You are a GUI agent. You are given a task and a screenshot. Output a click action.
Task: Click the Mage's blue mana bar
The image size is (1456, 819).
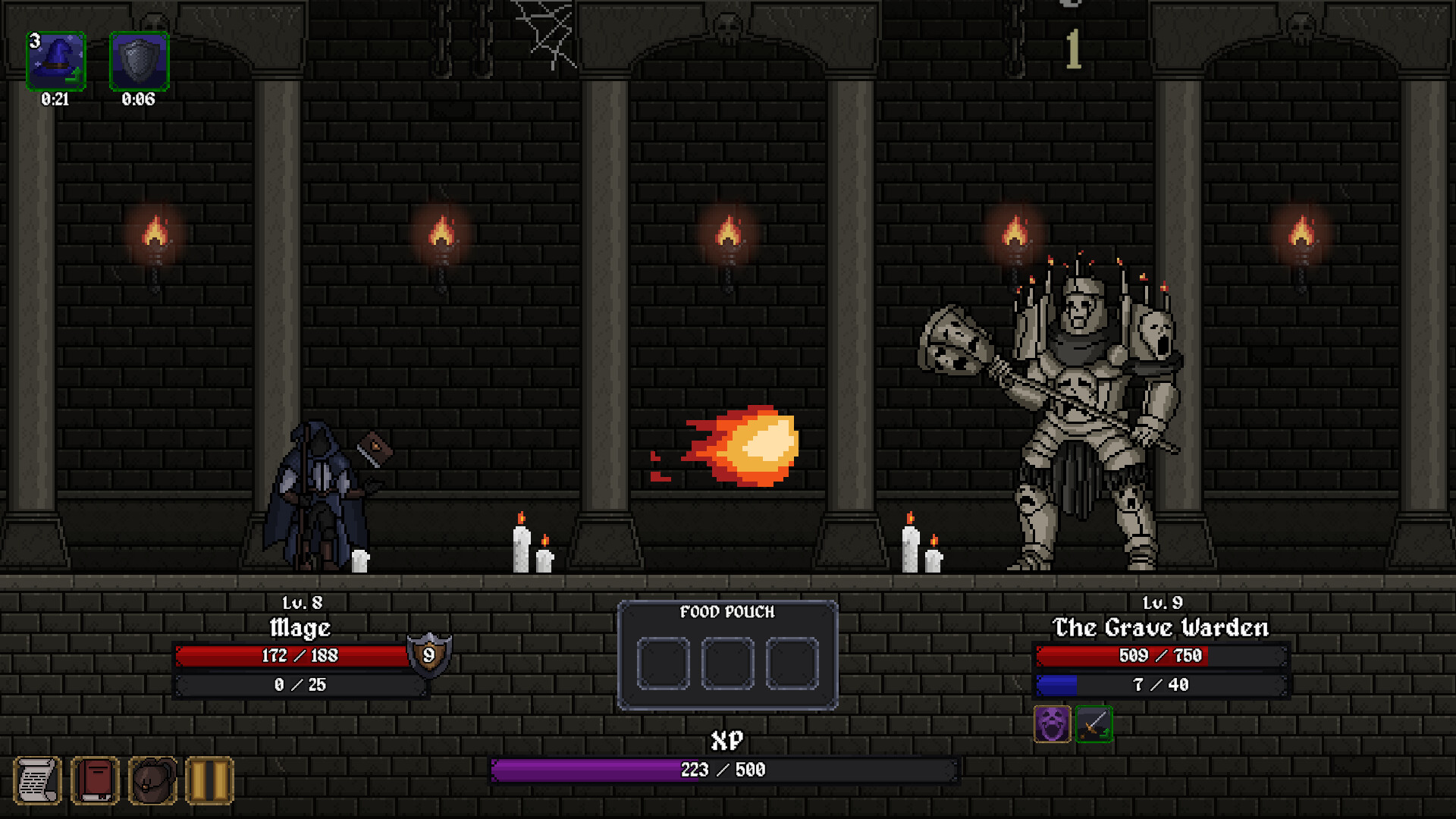(x=300, y=684)
